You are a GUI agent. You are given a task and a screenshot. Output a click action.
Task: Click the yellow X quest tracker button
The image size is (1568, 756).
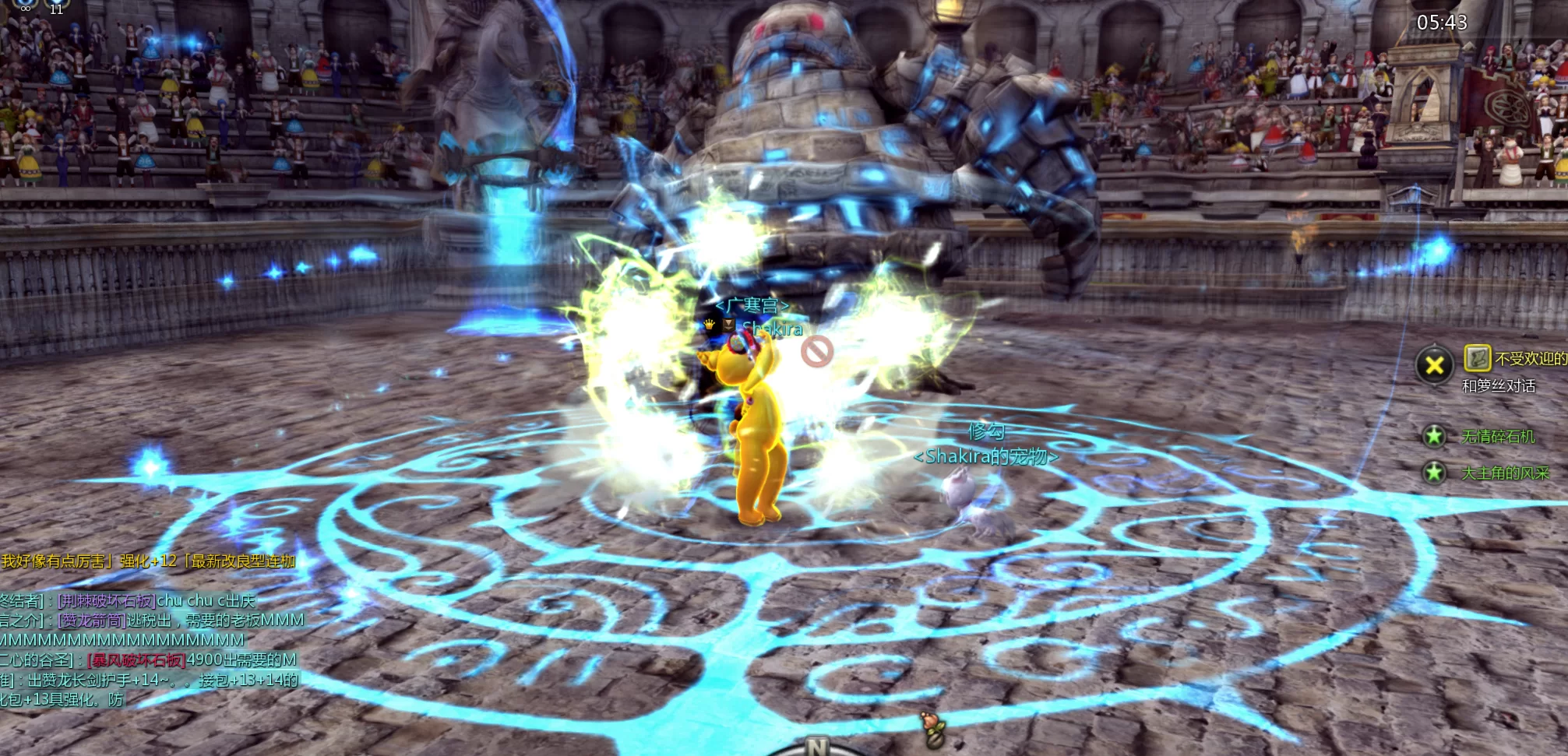coord(1435,365)
